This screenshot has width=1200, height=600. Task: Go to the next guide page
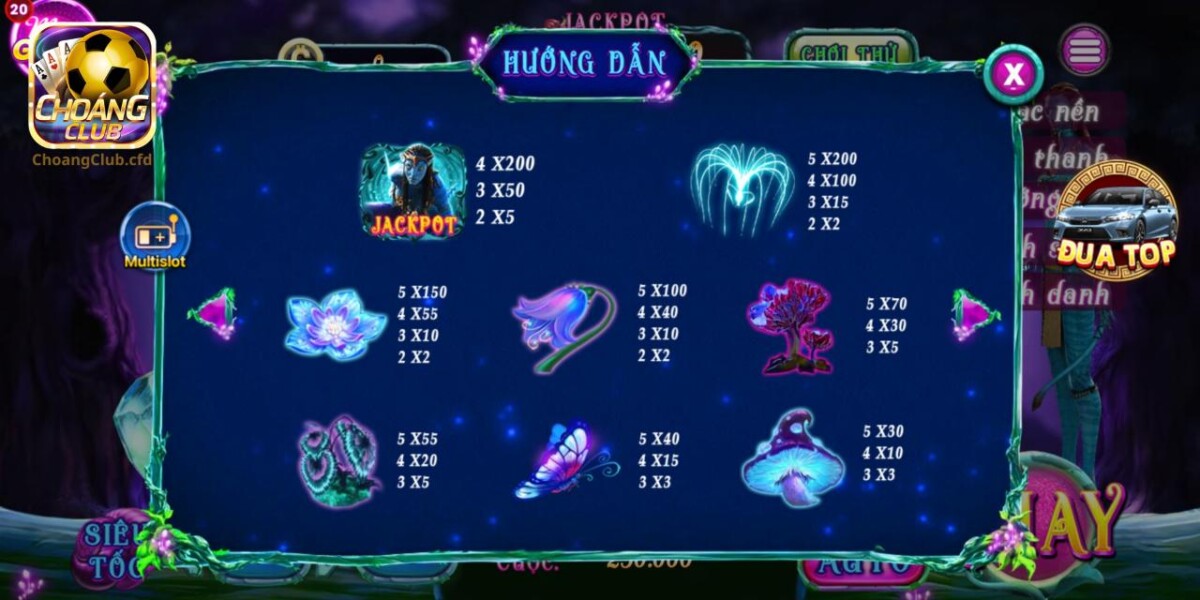(x=974, y=313)
